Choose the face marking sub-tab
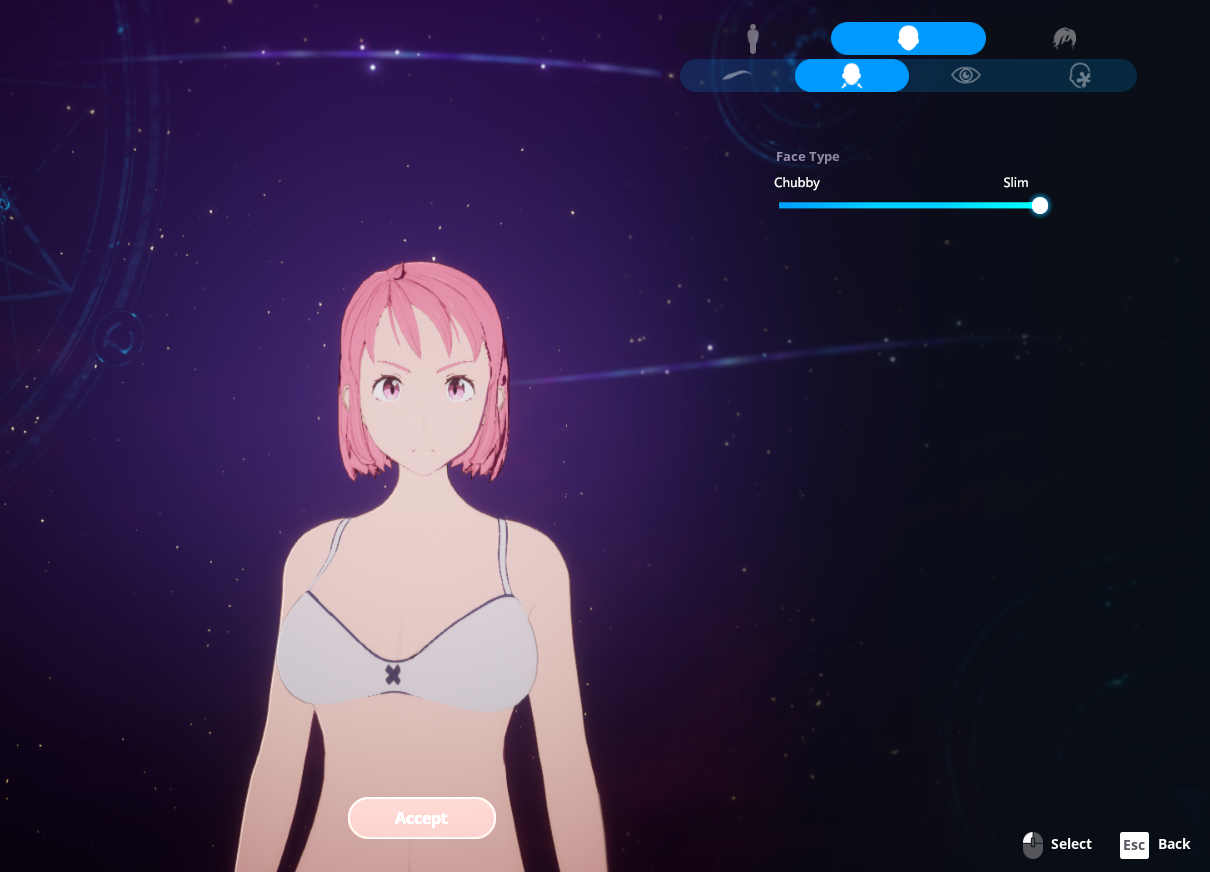 click(1079, 76)
